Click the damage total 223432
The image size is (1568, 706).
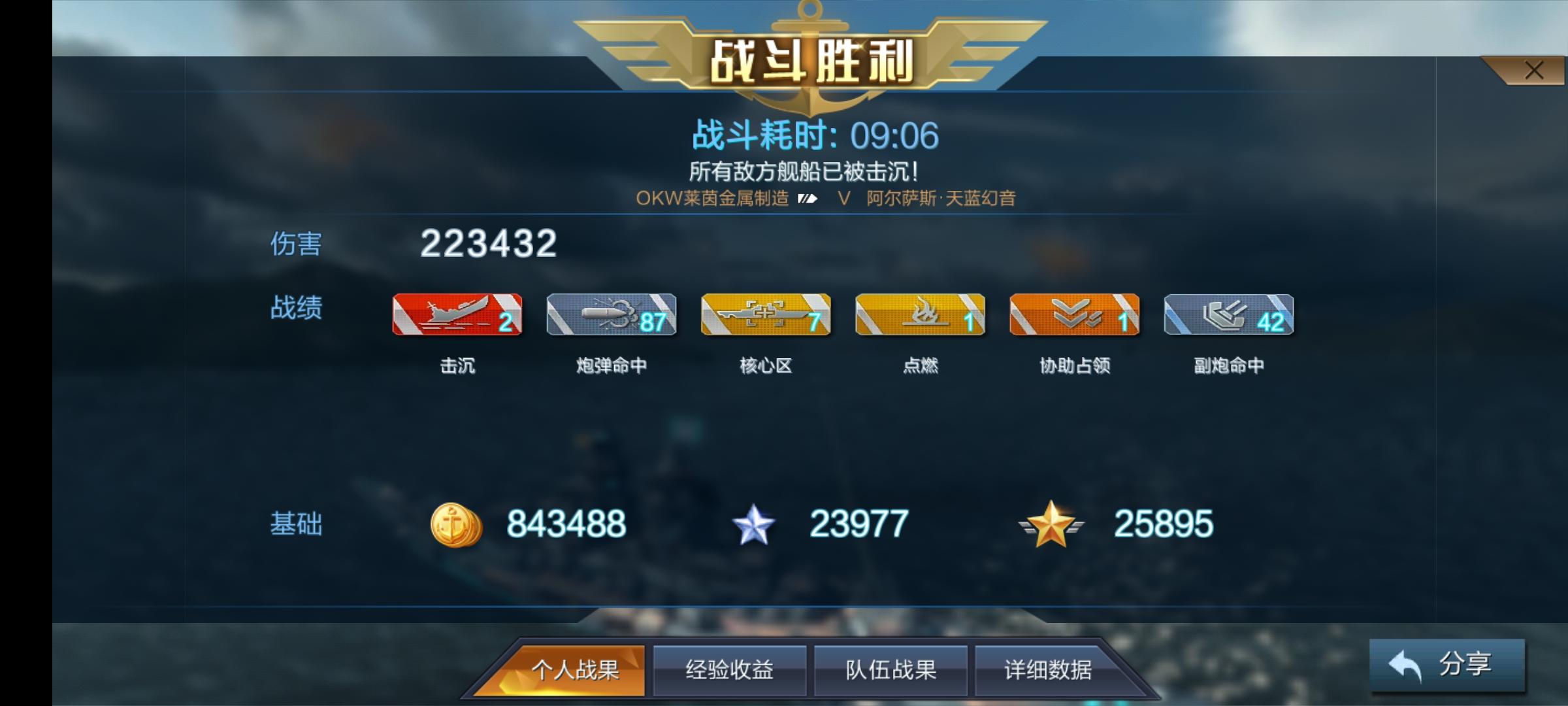pyautogui.click(x=488, y=244)
